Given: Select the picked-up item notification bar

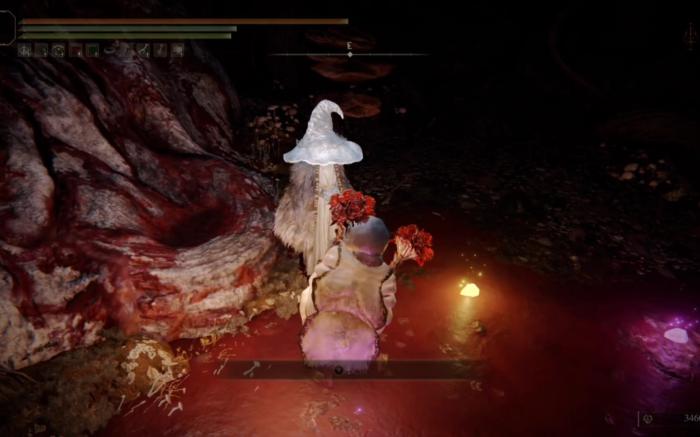Looking at the screenshot, I should click(350, 369).
